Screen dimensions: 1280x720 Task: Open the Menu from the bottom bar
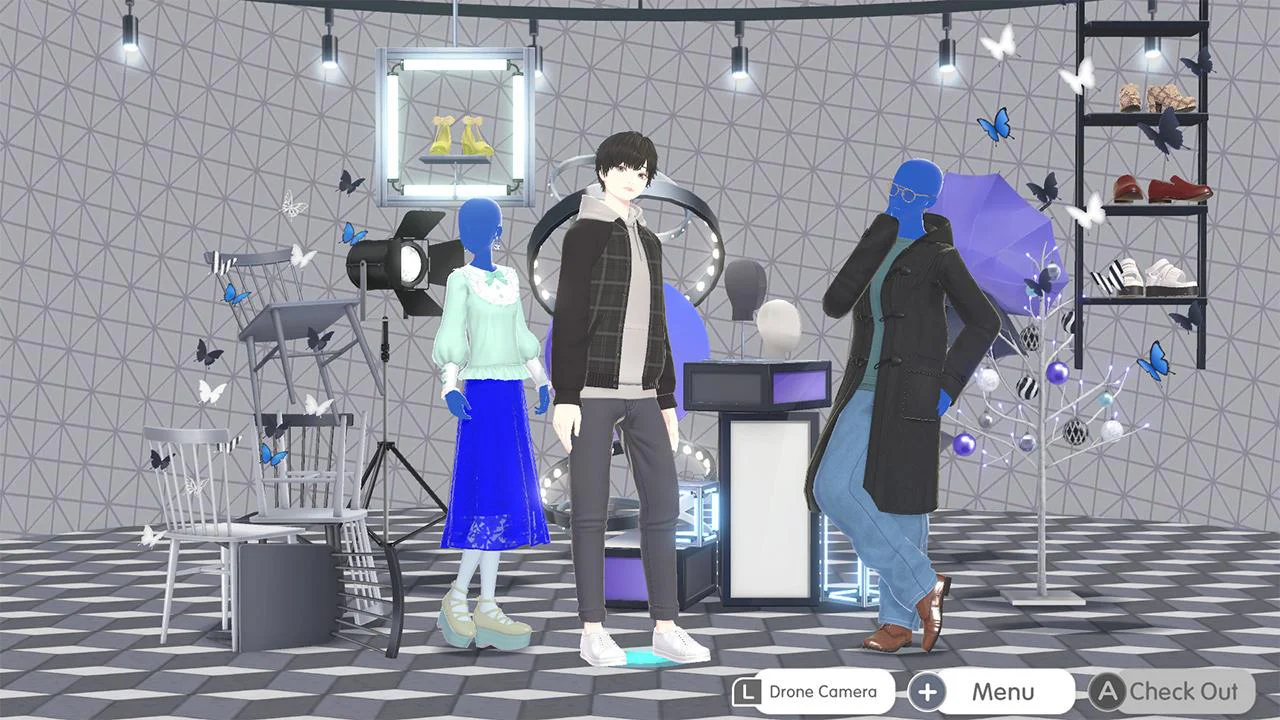1005,691
